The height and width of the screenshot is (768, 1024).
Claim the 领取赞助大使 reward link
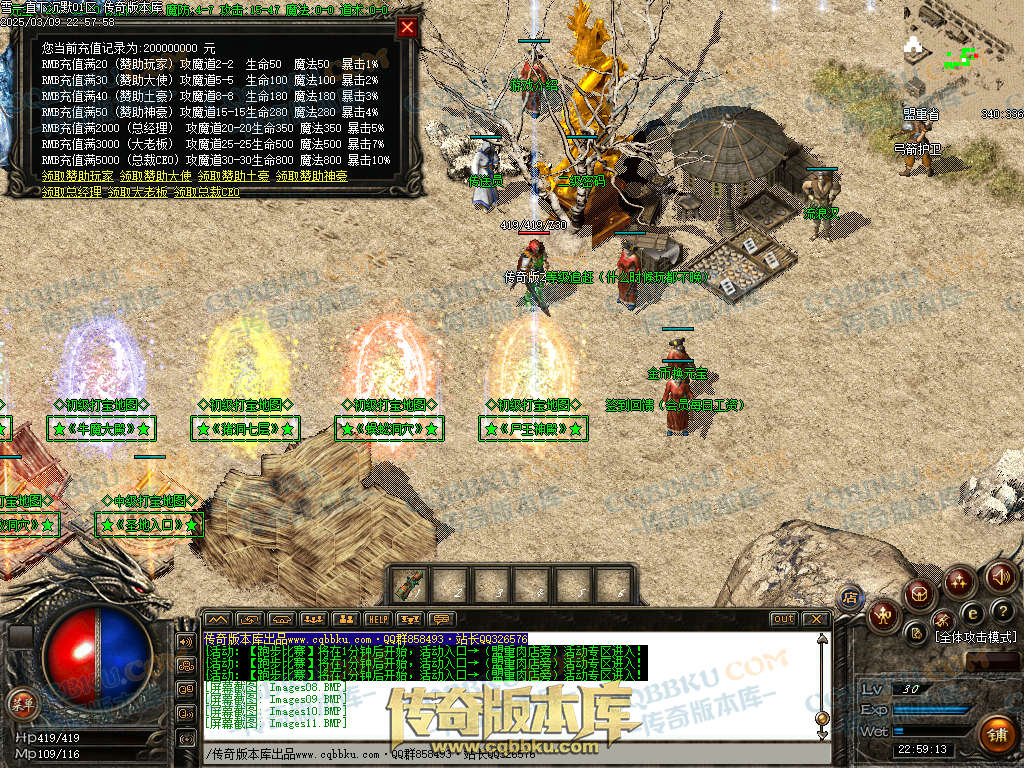point(155,176)
